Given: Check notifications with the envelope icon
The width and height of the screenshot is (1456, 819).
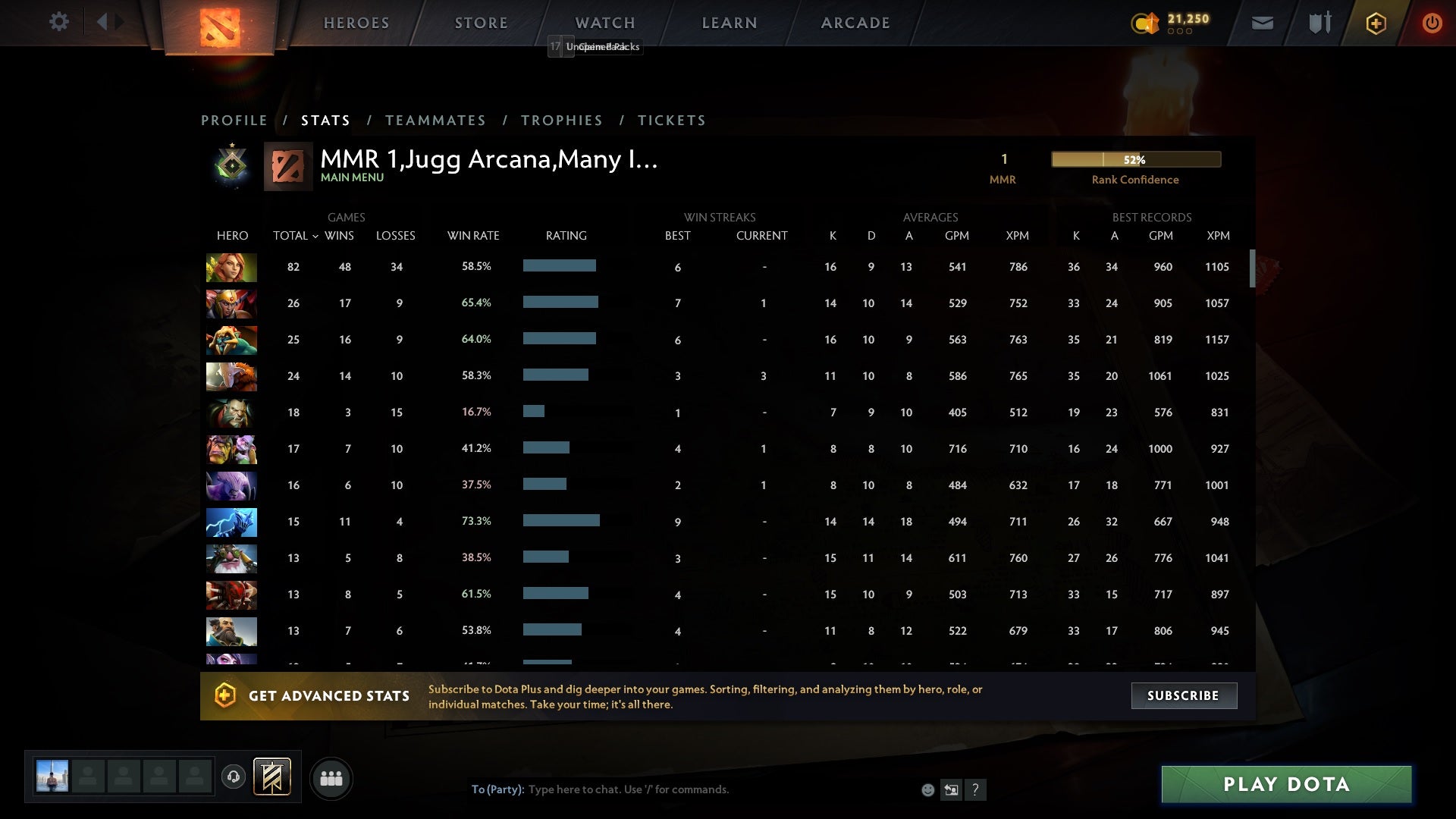Looking at the screenshot, I should tap(1262, 23).
